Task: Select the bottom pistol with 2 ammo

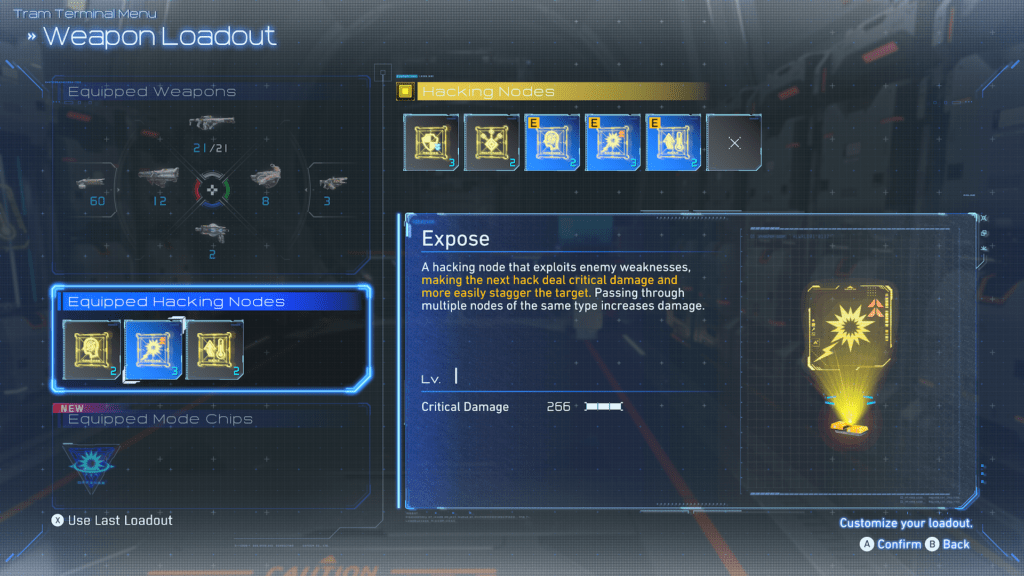Action: [x=210, y=232]
